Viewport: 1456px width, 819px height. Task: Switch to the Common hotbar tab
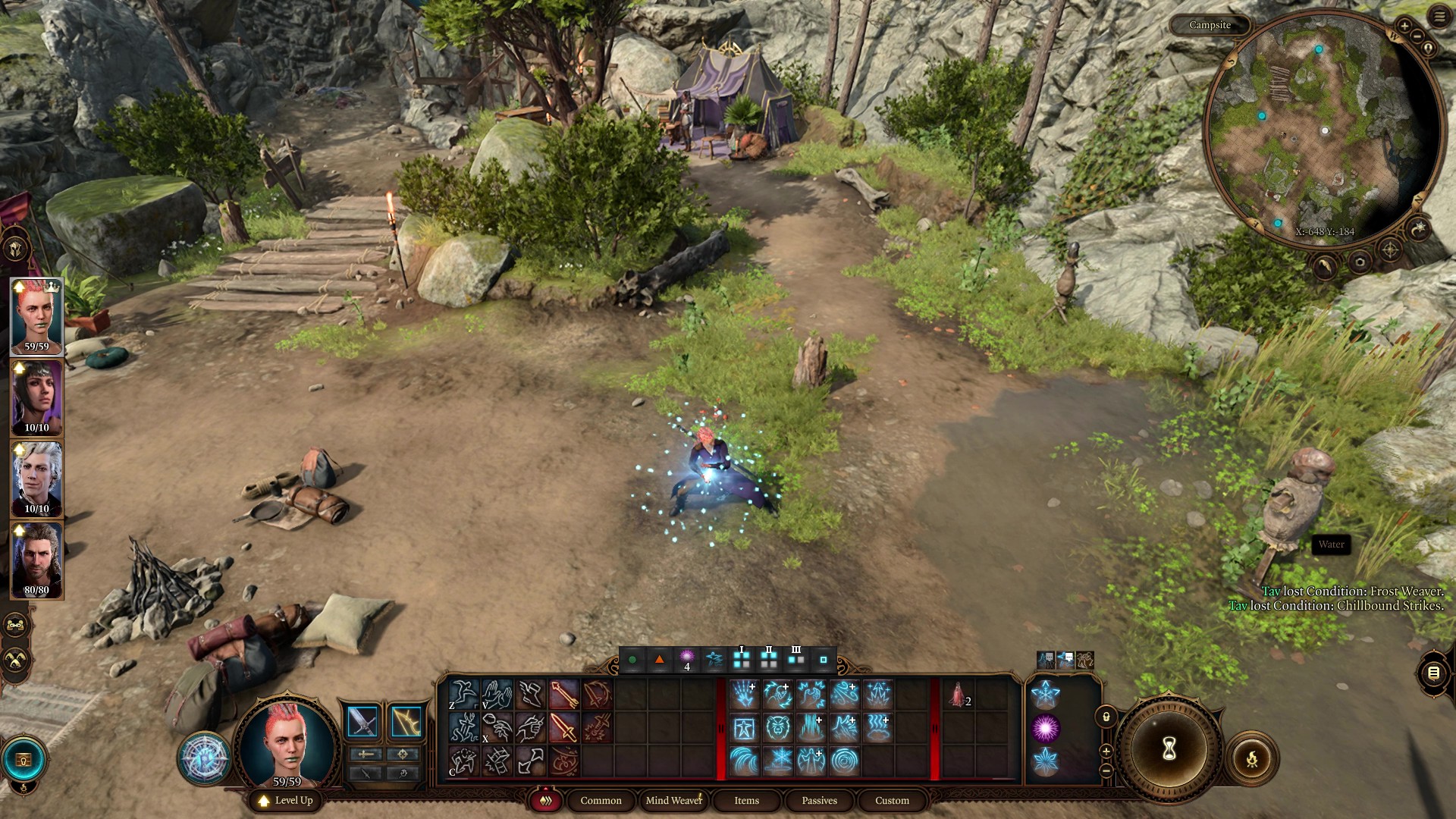(x=601, y=800)
